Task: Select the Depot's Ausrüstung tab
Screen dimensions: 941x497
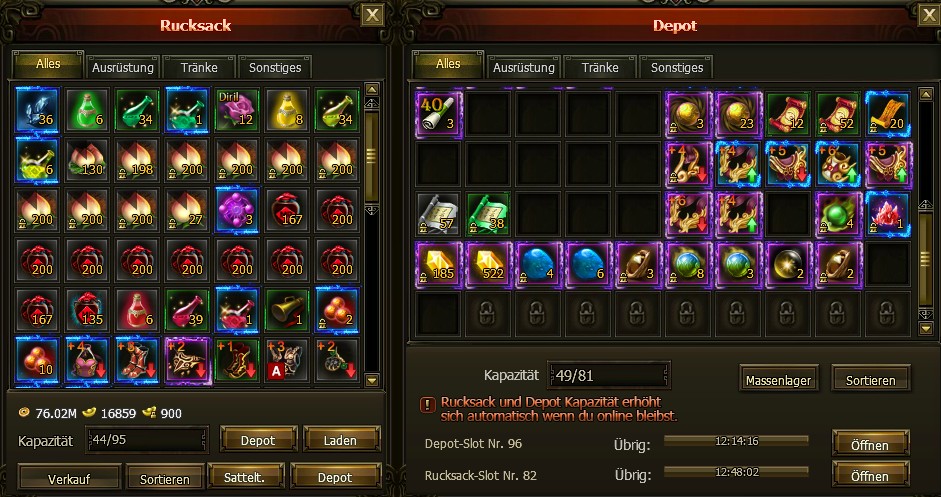Action: click(x=523, y=68)
